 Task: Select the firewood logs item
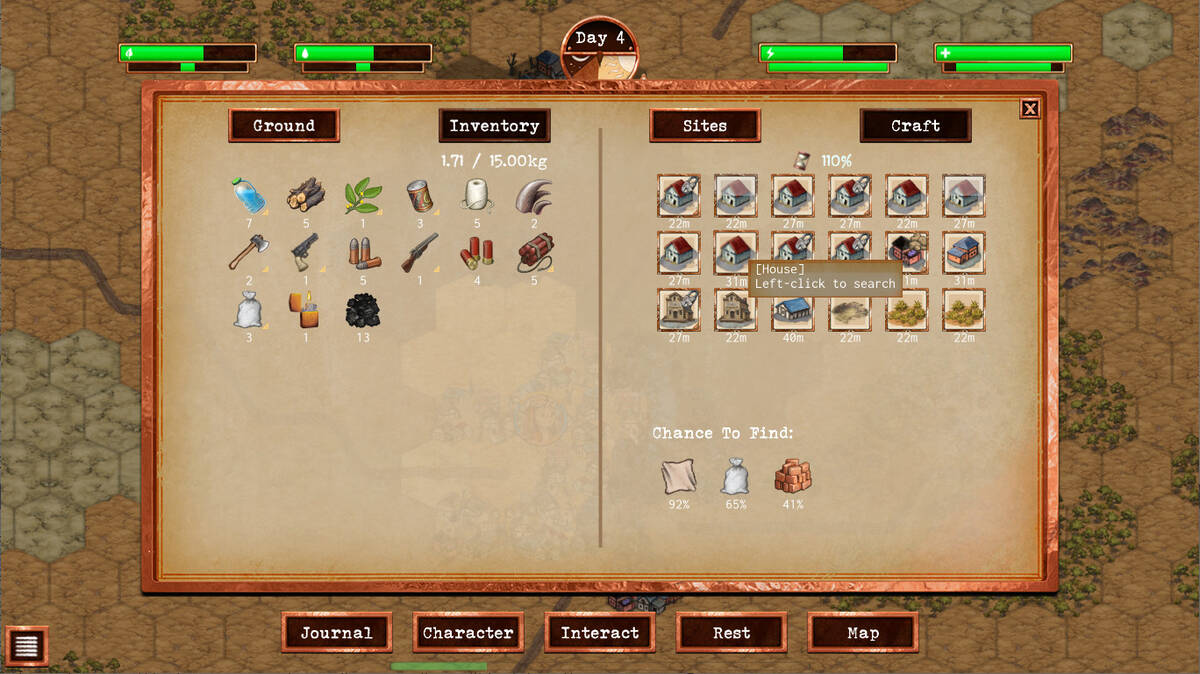tap(306, 196)
